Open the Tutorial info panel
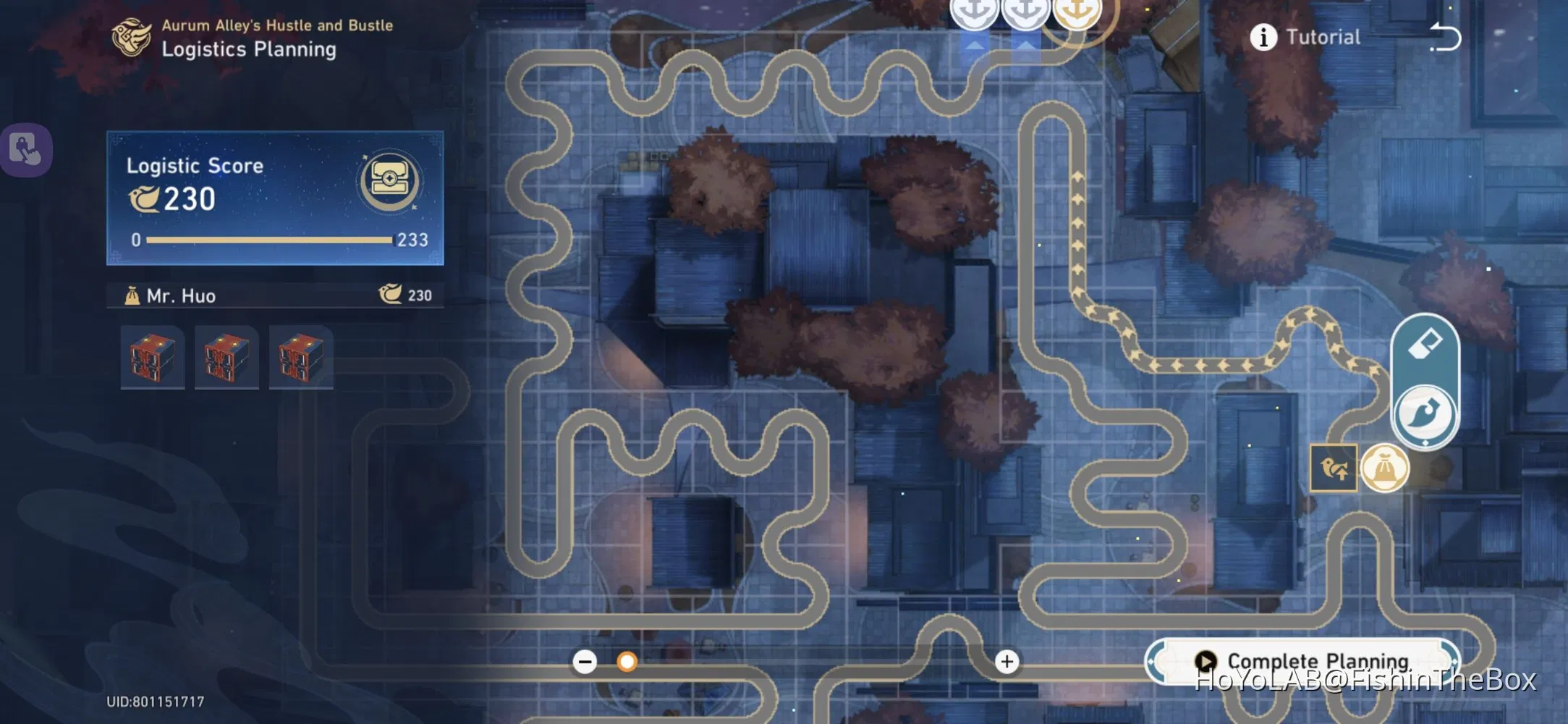Viewport: 1568px width, 724px height. [1264, 38]
